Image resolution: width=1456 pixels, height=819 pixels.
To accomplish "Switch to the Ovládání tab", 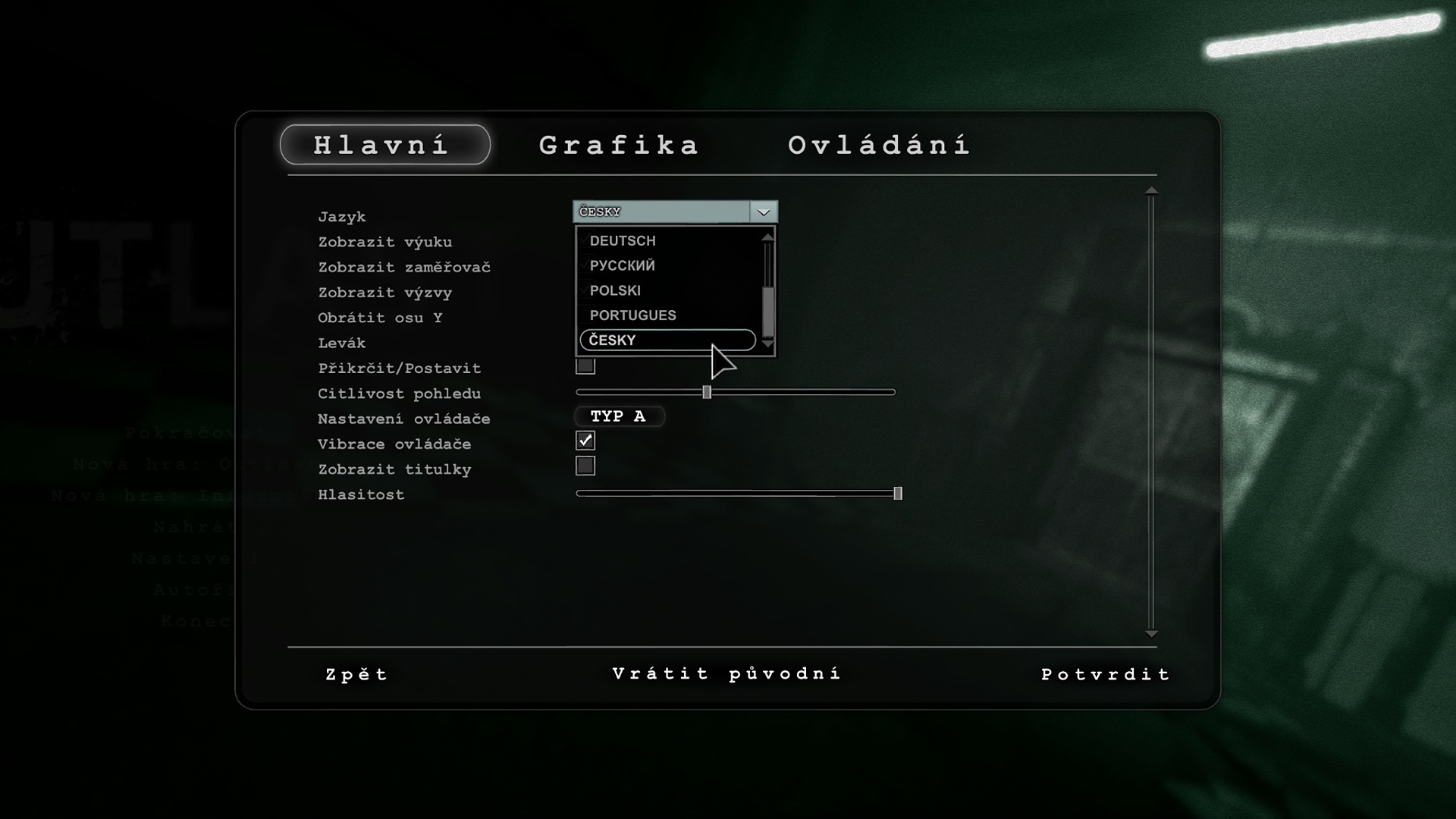I will pos(879,145).
